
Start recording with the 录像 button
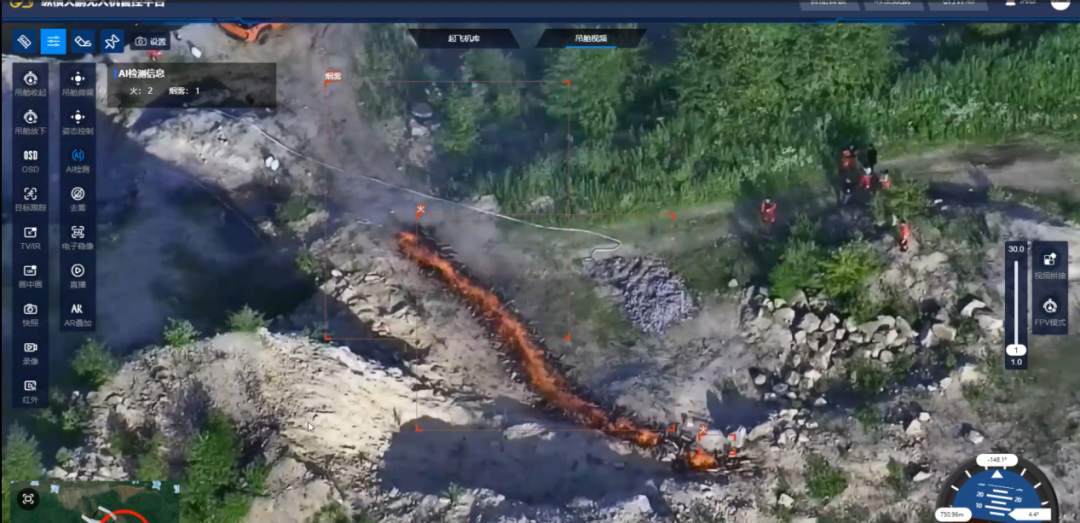click(30, 351)
